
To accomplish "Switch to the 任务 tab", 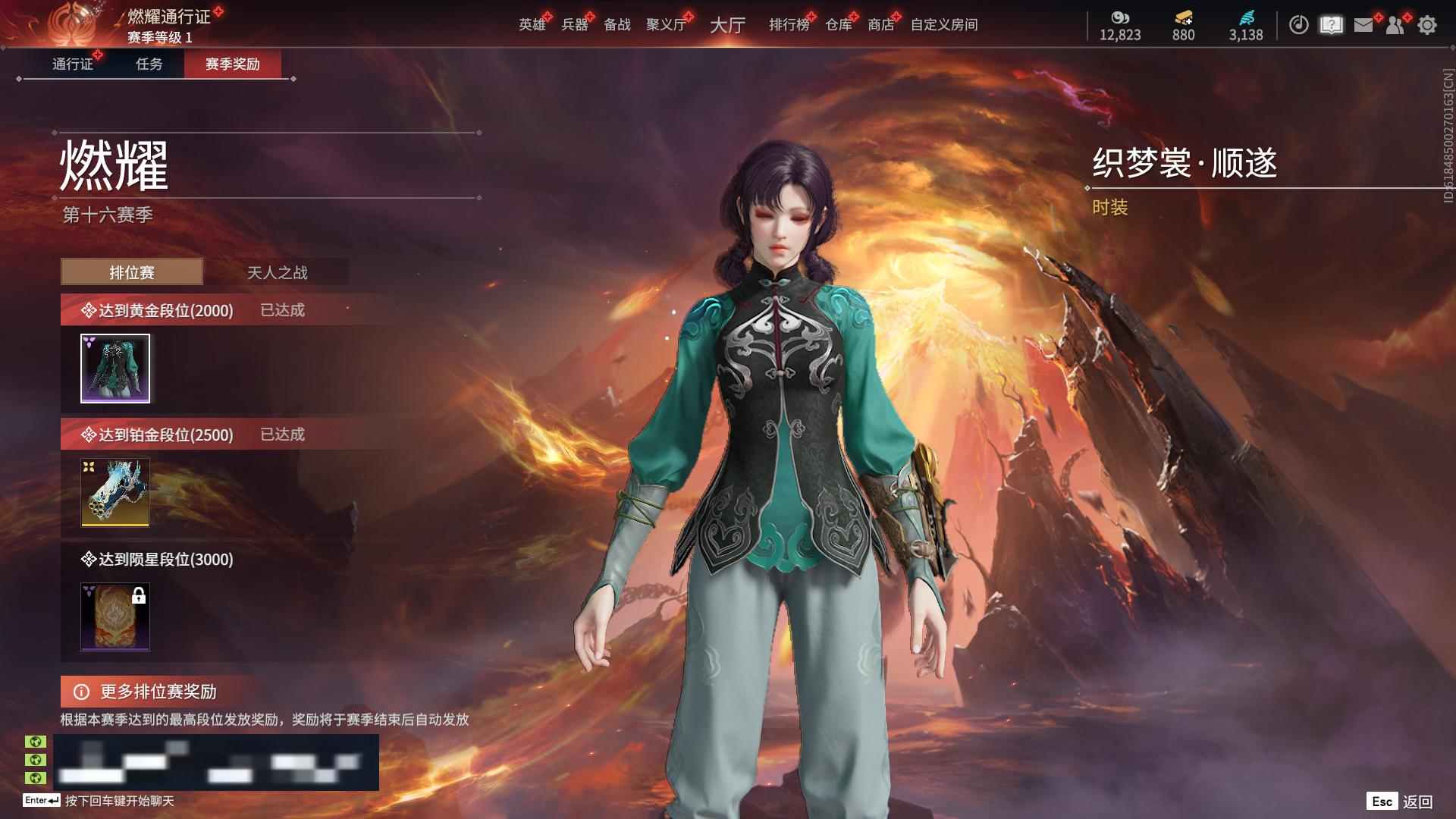I will (149, 65).
